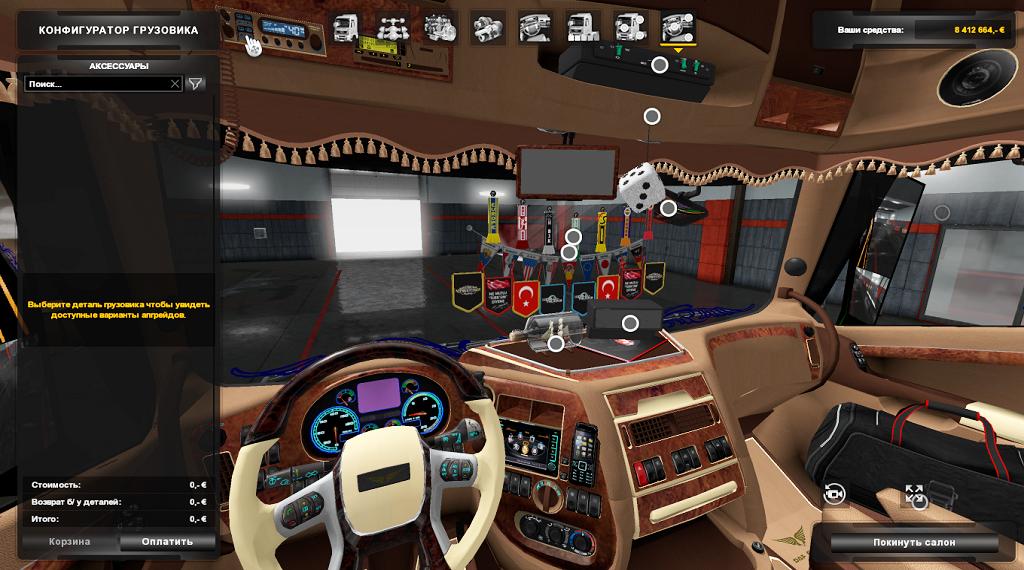Select the accessory node beside the white dice
The image size is (1024, 570).
(668, 208)
